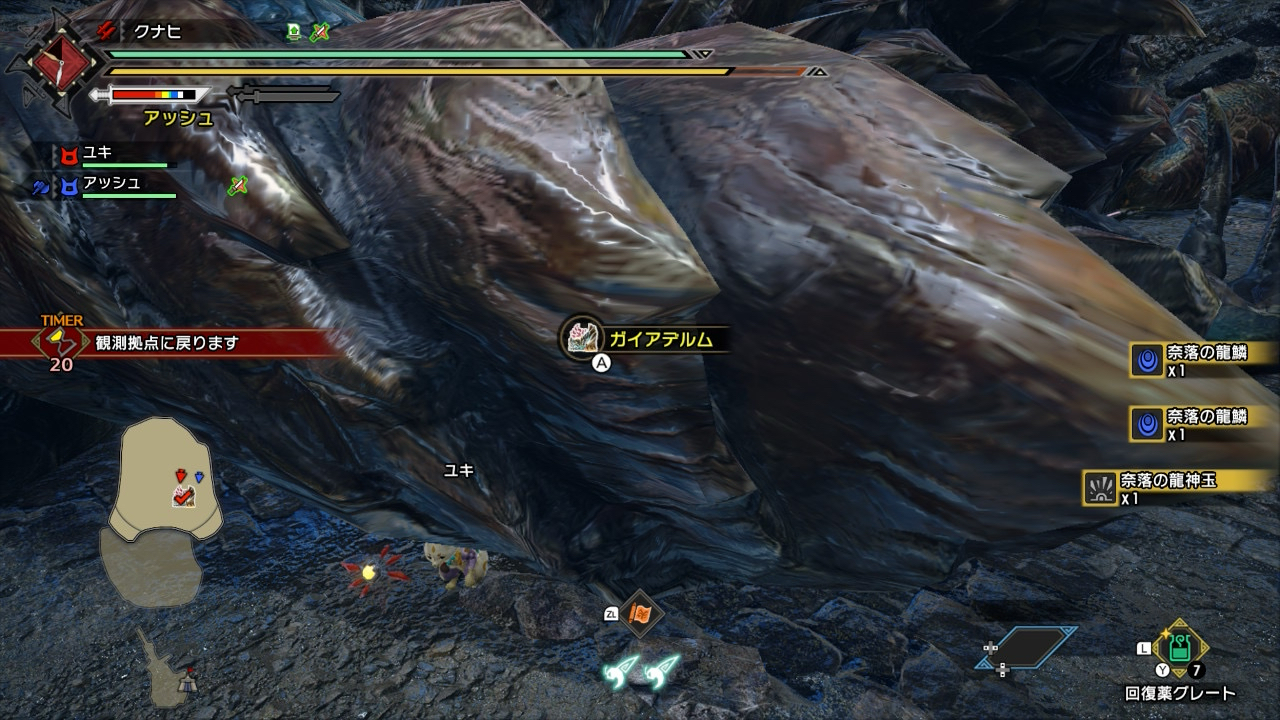1280x720 pixels.
Task: Select the 回復薬グレート item icon
Action: [1181, 648]
